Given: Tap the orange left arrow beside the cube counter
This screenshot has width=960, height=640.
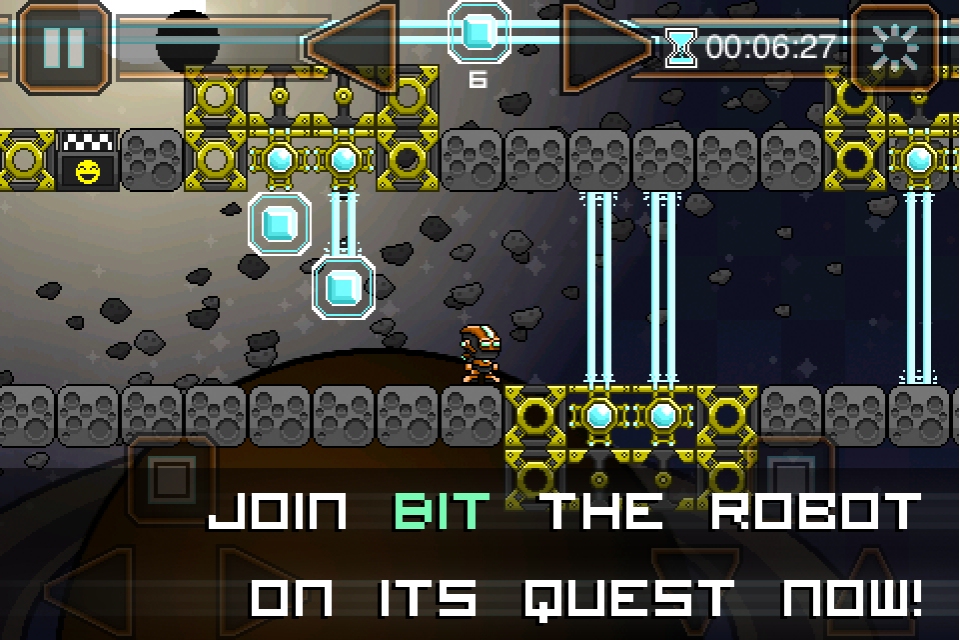Looking at the screenshot, I should click(355, 46).
